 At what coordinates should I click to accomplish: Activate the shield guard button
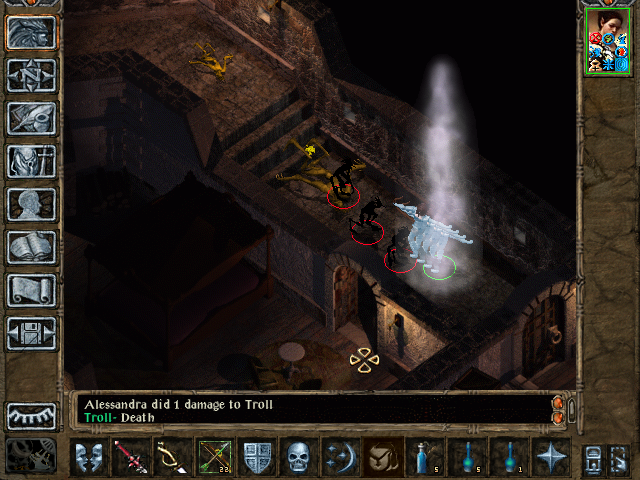[x=257, y=456]
